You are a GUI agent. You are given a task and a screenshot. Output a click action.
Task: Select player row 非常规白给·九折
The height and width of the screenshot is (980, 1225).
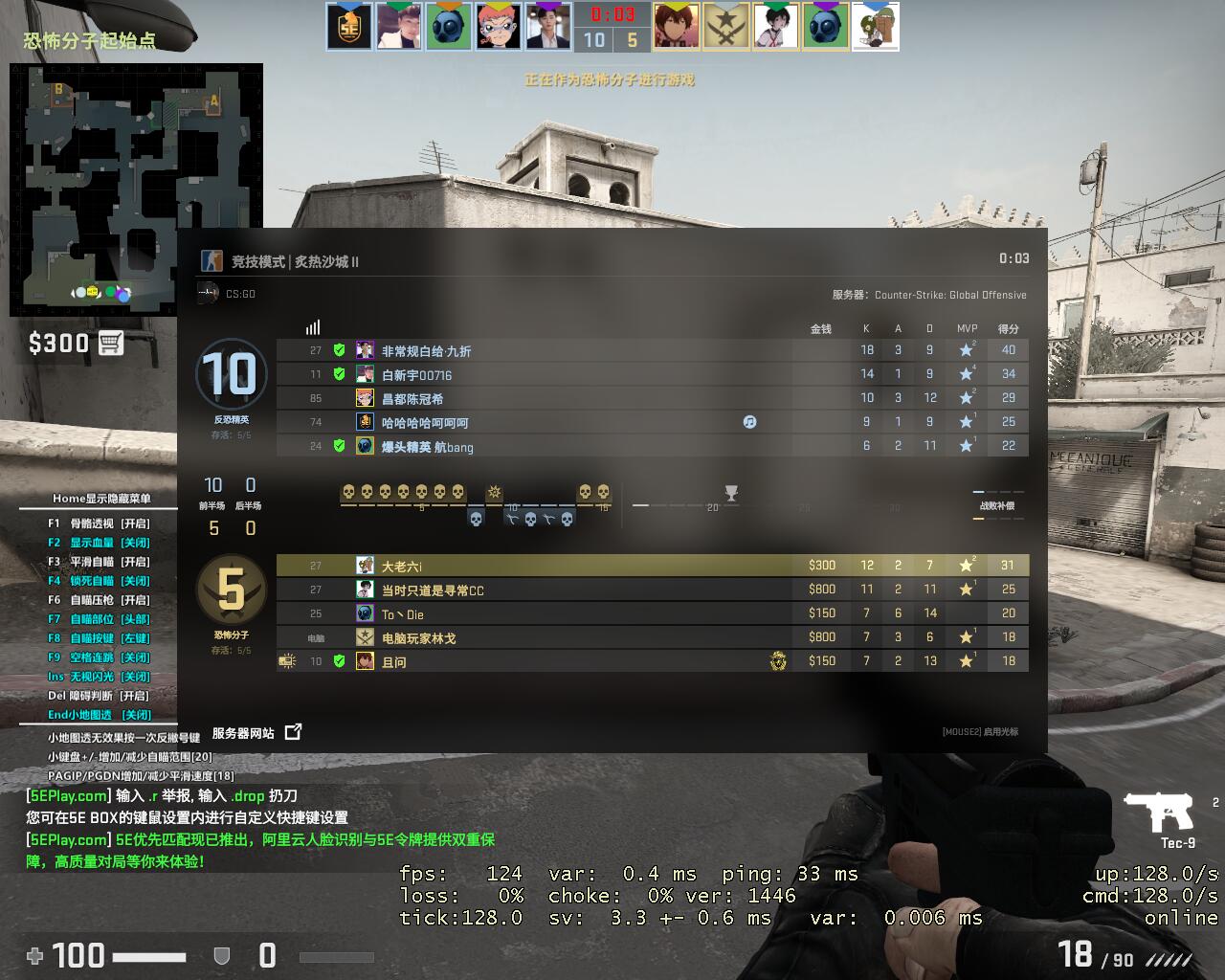(426, 351)
